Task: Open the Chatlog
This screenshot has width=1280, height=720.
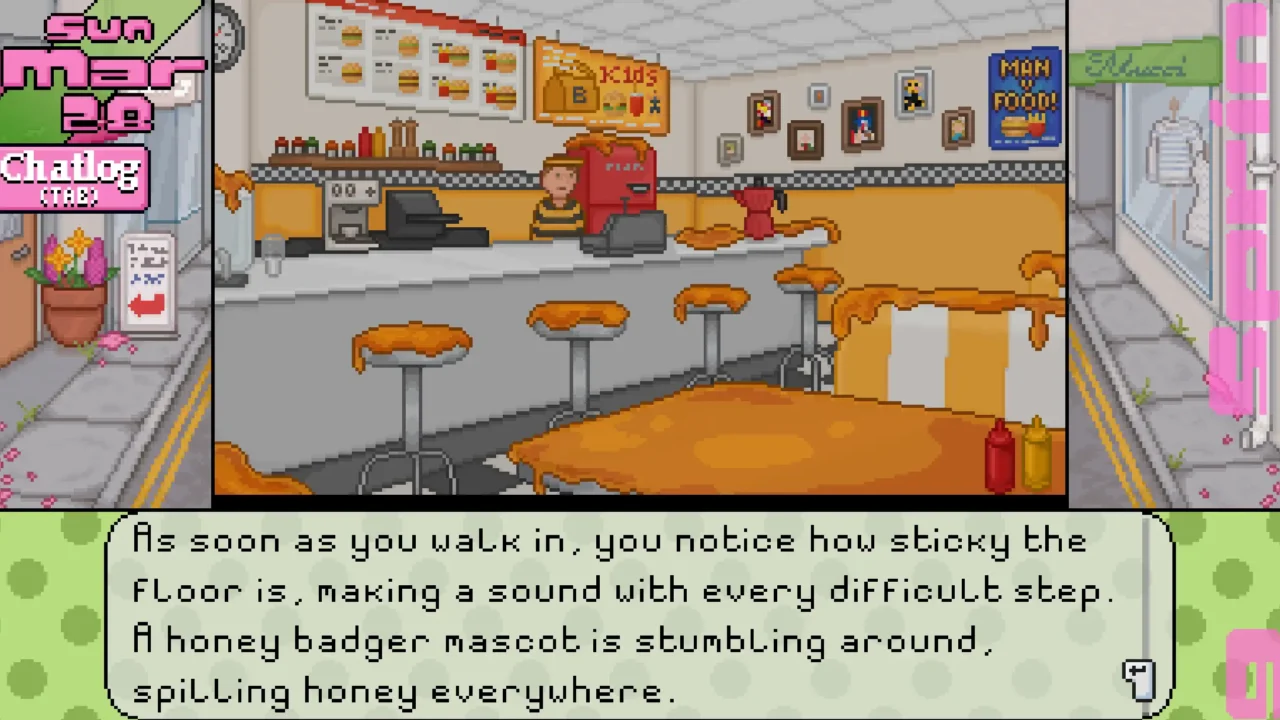Action: pos(72,176)
